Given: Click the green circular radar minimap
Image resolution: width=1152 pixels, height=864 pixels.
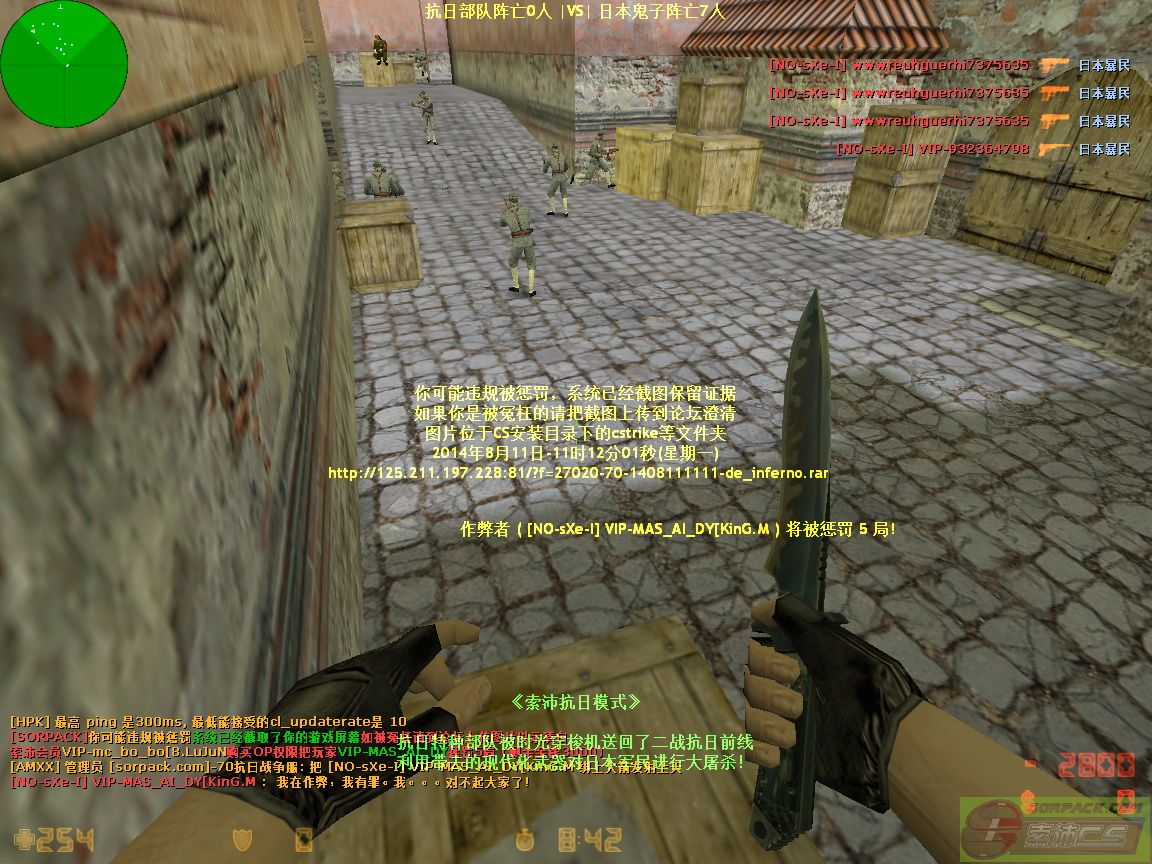Looking at the screenshot, I should [x=64, y=63].
